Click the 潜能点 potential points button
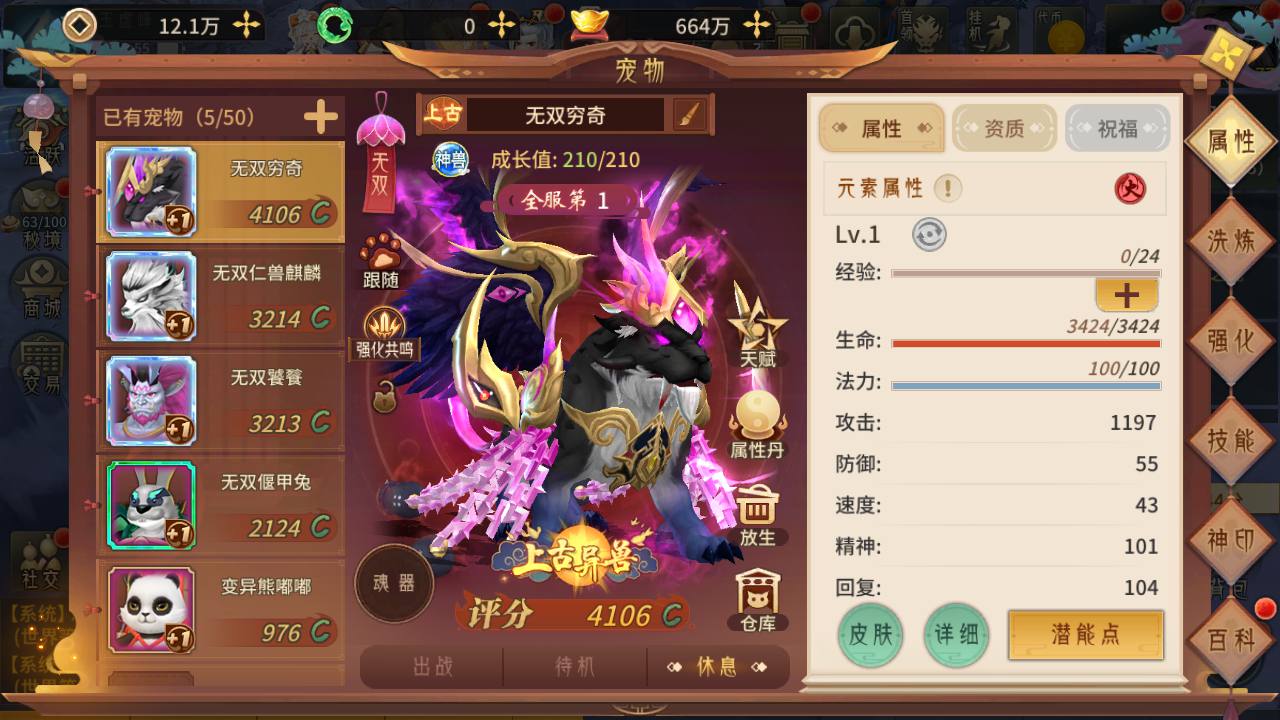Image resolution: width=1280 pixels, height=720 pixels. point(1085,635)
